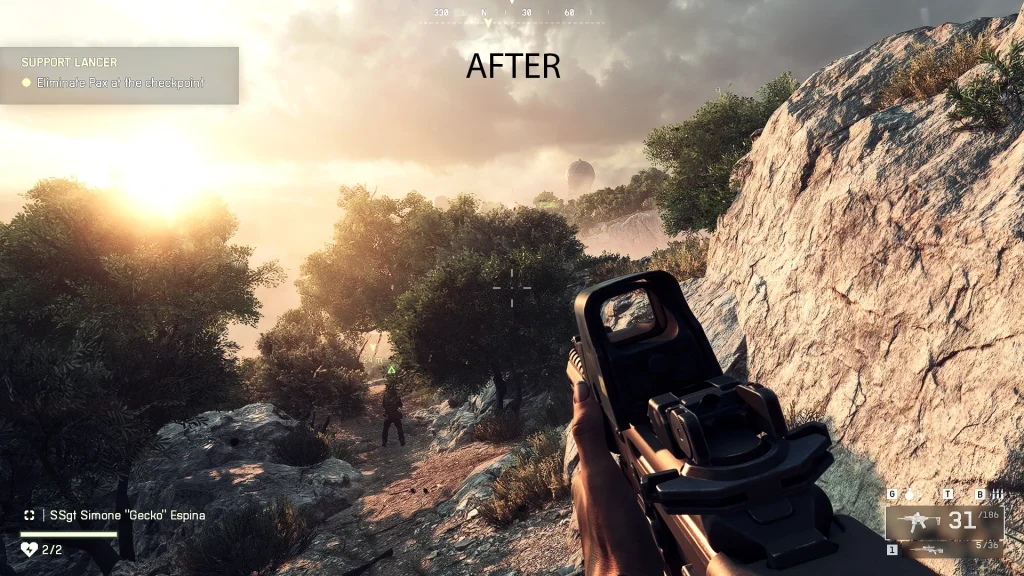Click the compass heading strip

click(x=512, y=14)
